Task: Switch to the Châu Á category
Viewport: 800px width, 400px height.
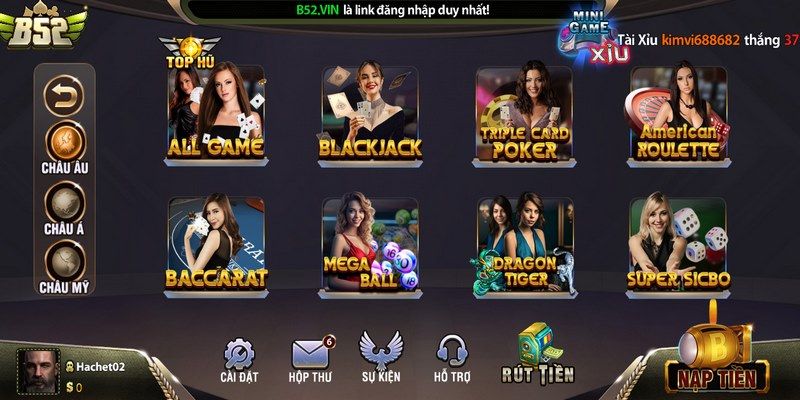Action: pyautogui.click(x=65, y=205)
